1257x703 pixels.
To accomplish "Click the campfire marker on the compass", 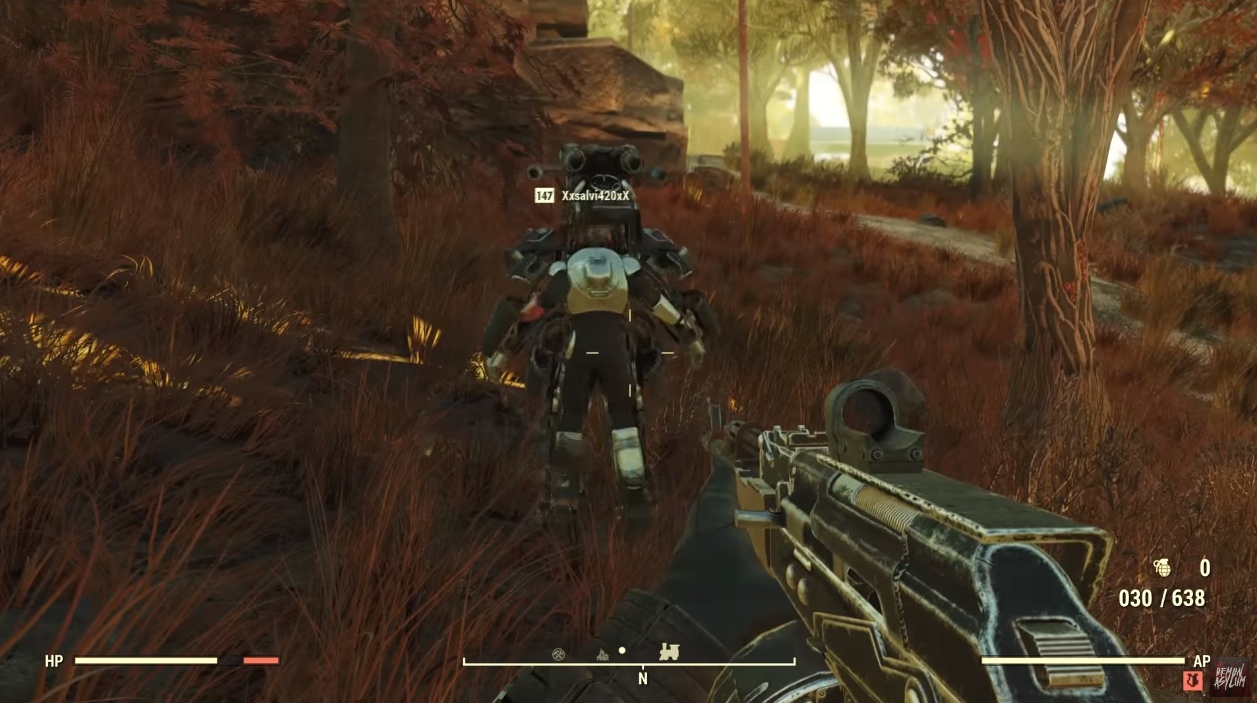I will tap(603, 654).
